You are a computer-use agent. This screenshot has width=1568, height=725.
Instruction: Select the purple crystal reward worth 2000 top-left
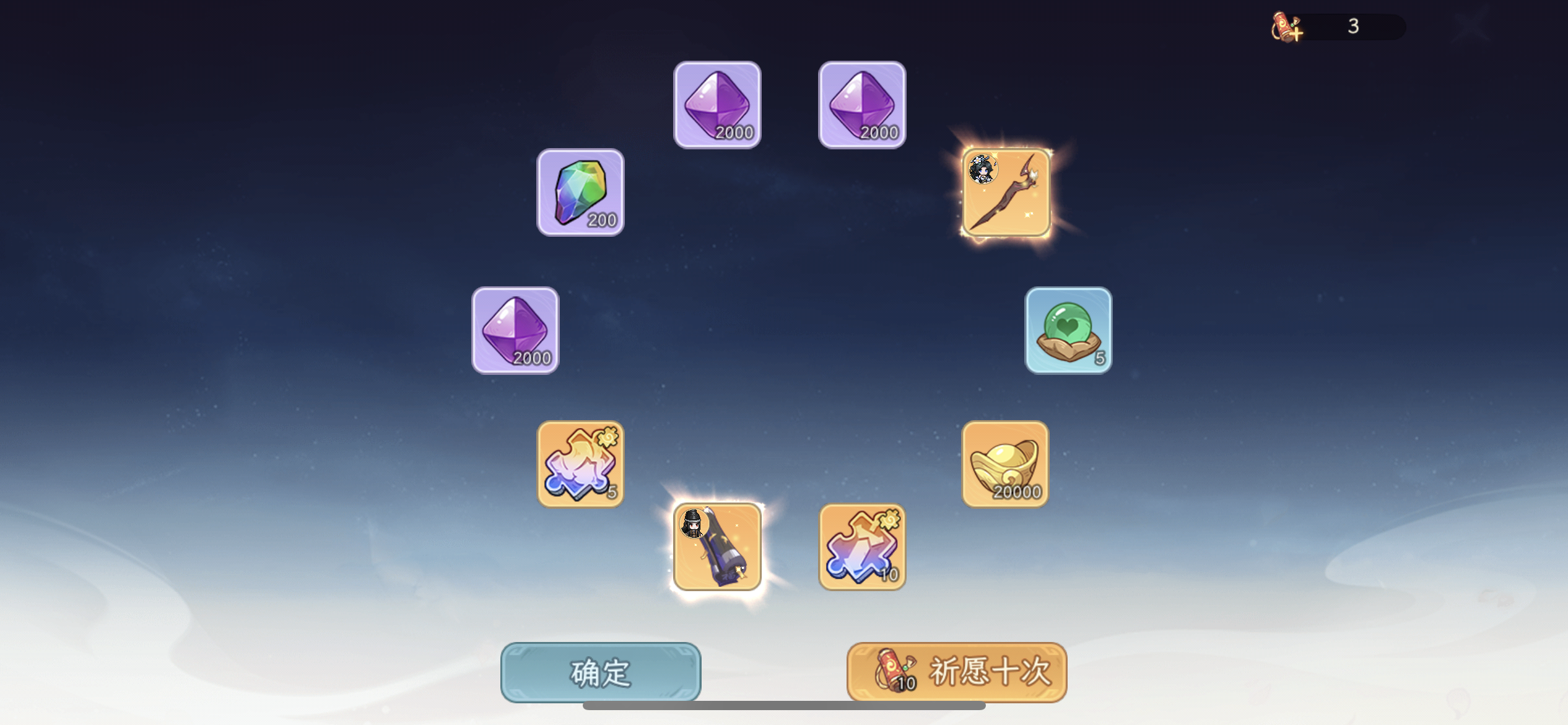tap(717, 105)
